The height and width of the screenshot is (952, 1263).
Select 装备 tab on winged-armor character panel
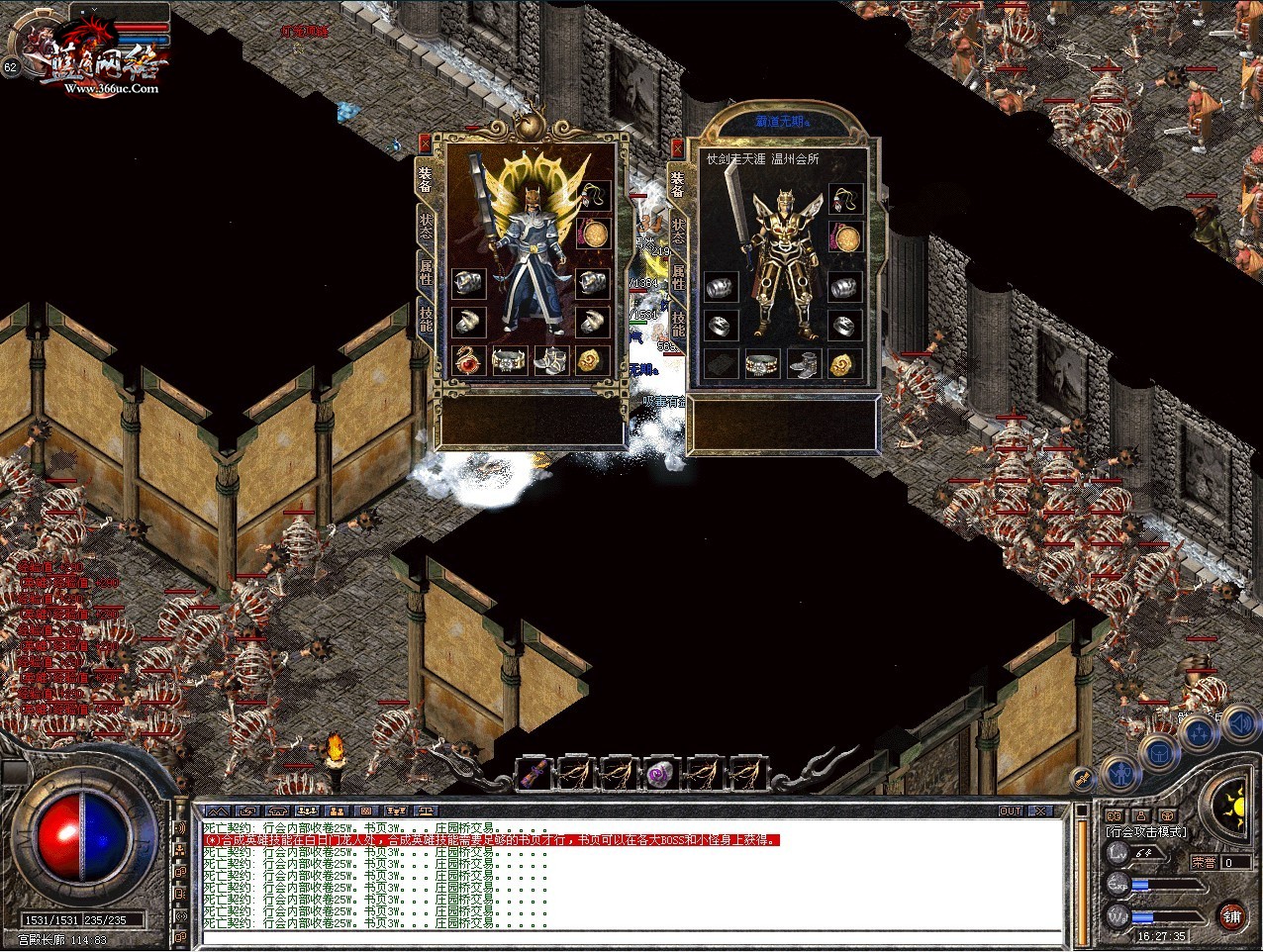point(425,180)
